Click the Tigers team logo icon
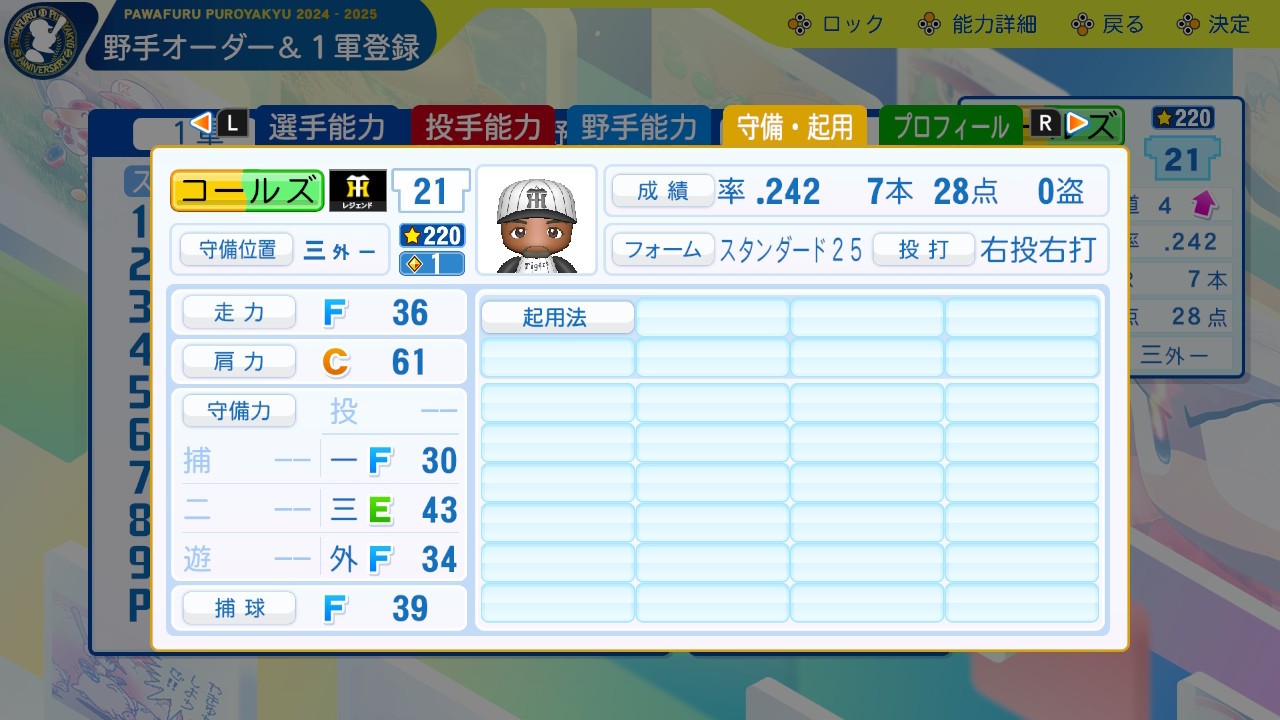Screen dimensions: 1280x720 358,189
